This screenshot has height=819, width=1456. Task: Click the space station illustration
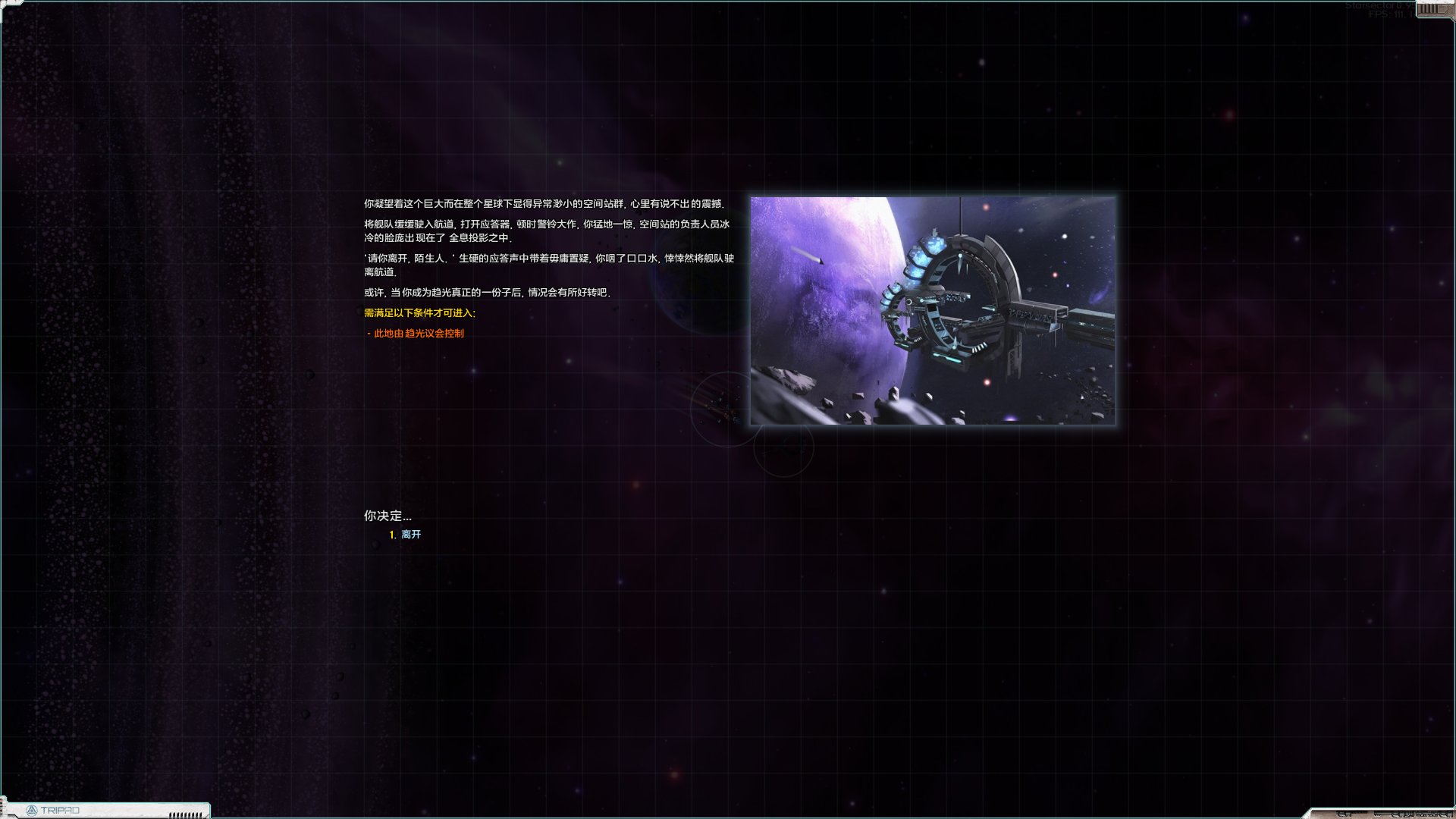point(931,312)
